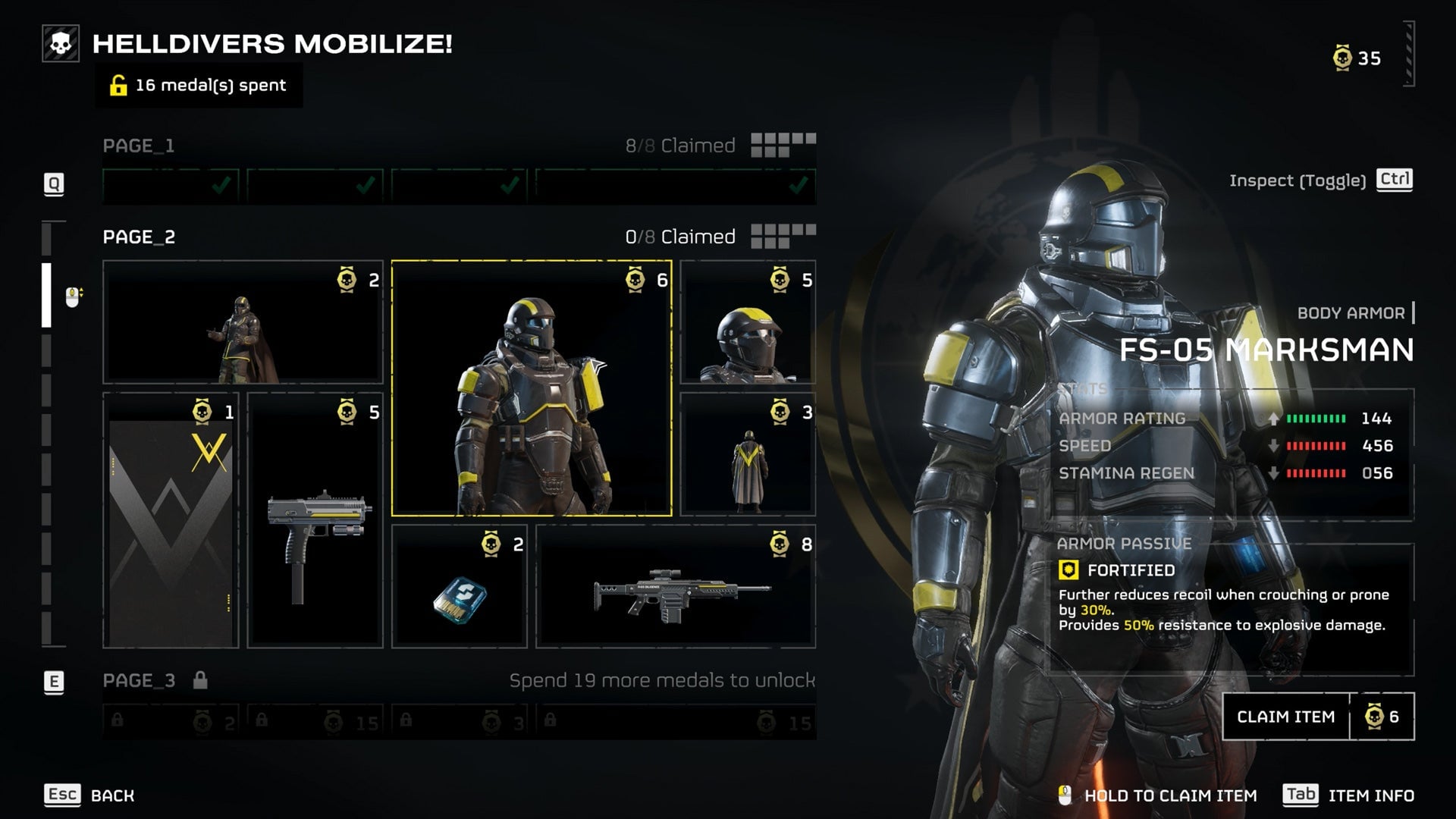The height and width of the screenshot is (819, 1456).
Task: Select the grey chevron player card tile
Action: click(171, 520)
